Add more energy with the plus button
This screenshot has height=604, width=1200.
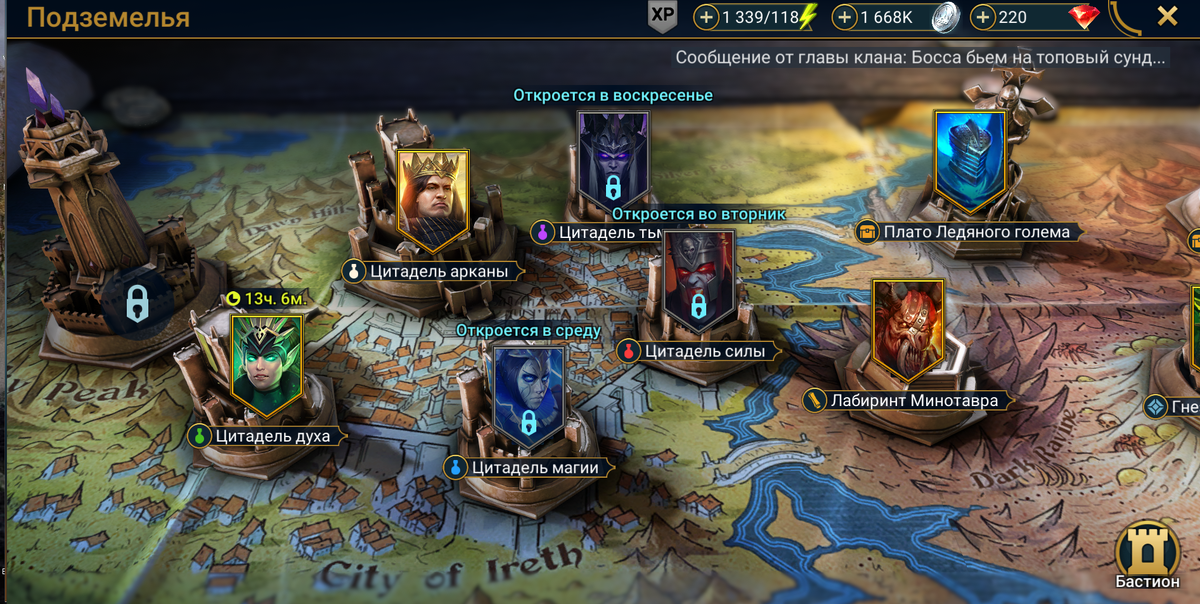pyautogui.click(x=707, y=17)
